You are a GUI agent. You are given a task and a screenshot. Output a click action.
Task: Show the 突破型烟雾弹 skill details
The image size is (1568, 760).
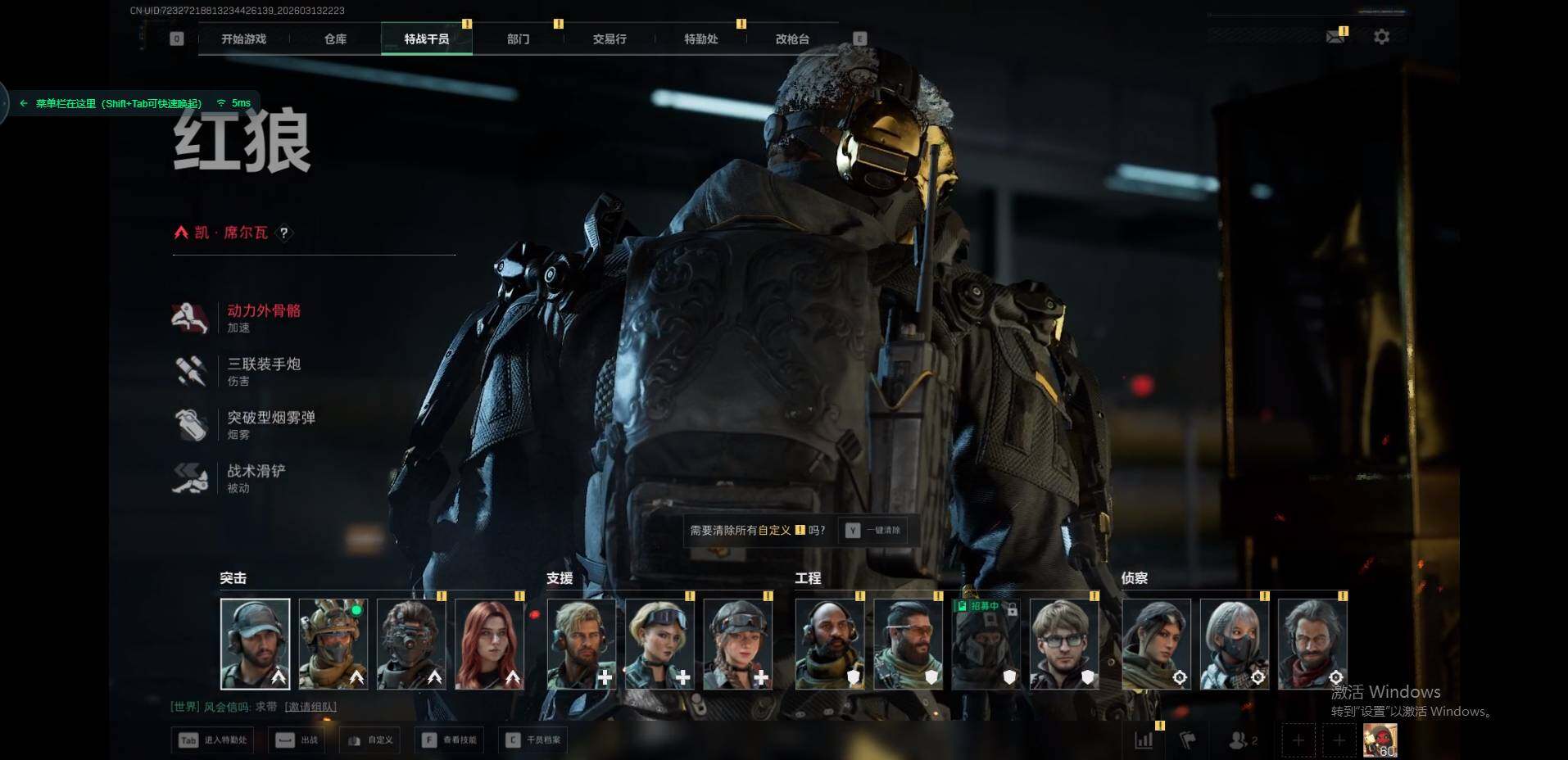[270, 418]
